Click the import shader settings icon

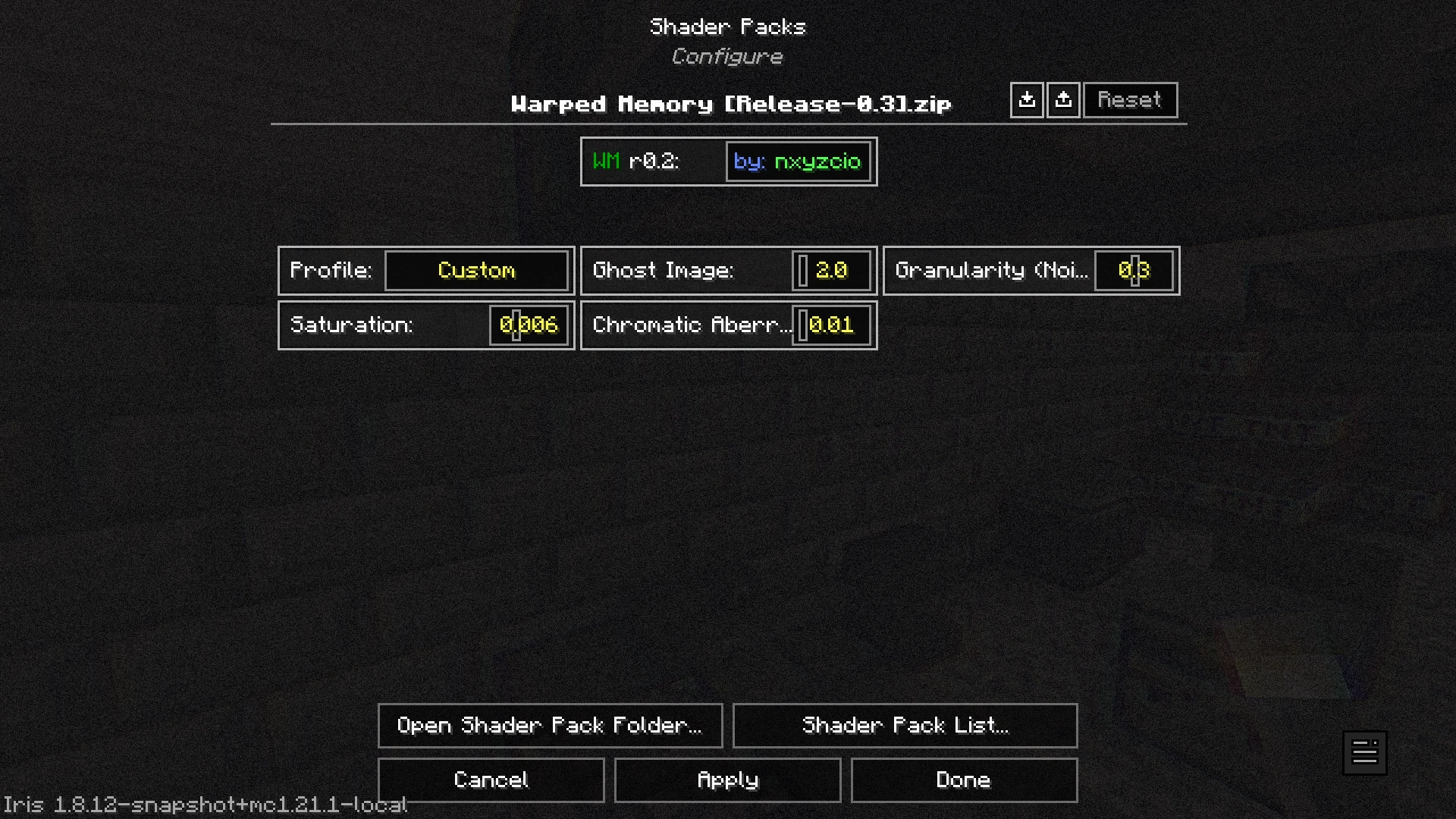[1026, 99]
